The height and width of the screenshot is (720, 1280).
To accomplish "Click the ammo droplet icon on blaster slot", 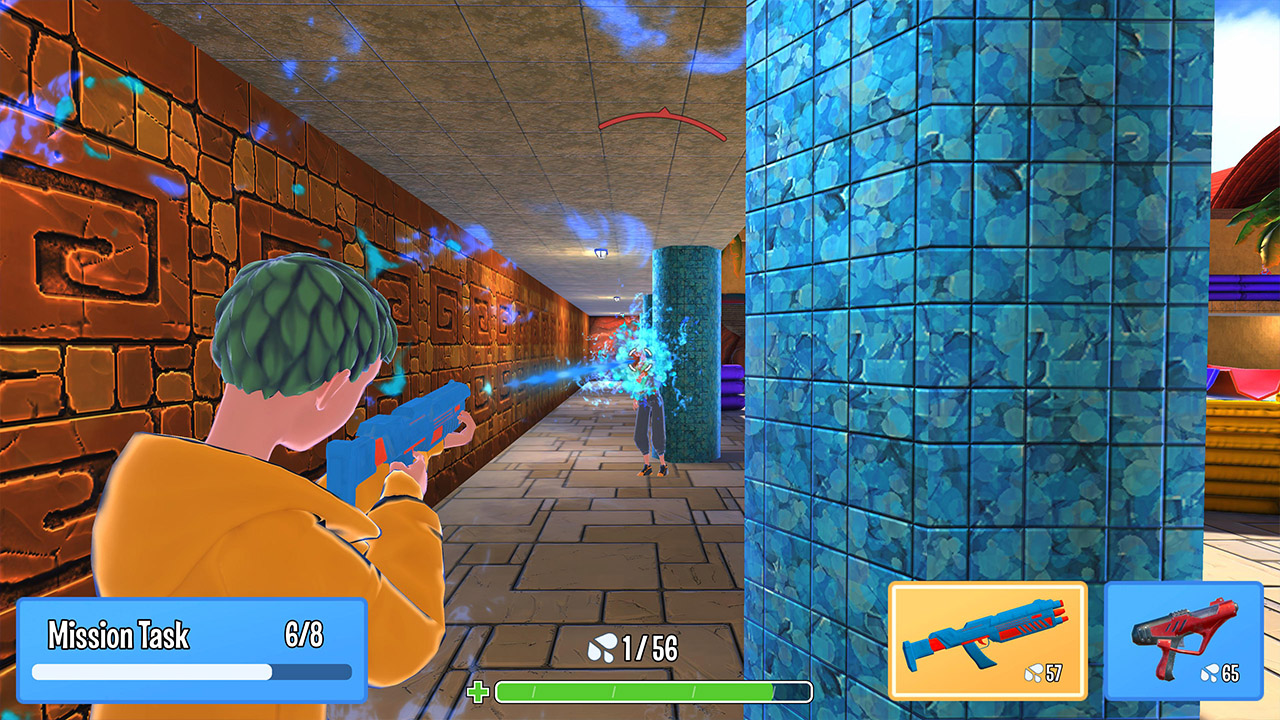I will click(x=1032, y=674).
